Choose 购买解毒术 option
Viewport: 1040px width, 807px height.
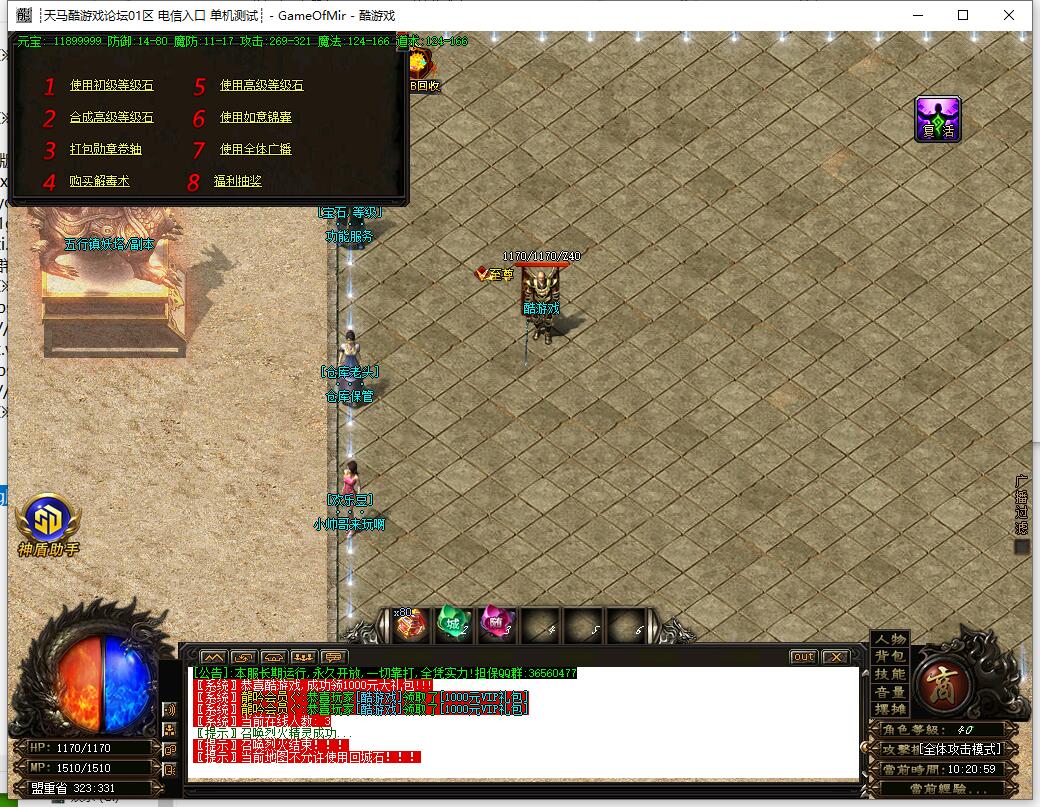click(99, 182)
